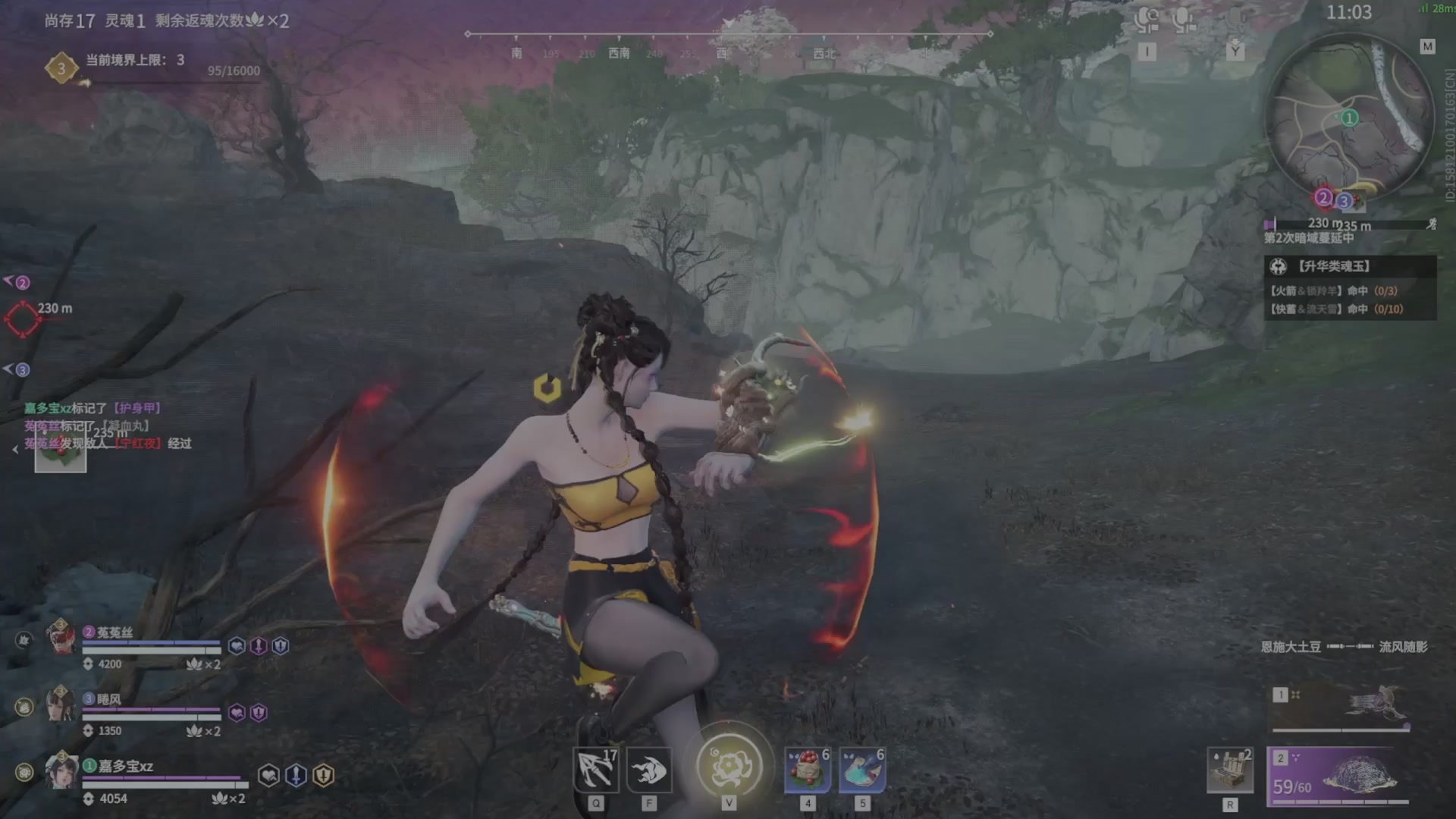
Task: Select the purple teammate 2 minimap marker
Action: [x=1323, y=198]
